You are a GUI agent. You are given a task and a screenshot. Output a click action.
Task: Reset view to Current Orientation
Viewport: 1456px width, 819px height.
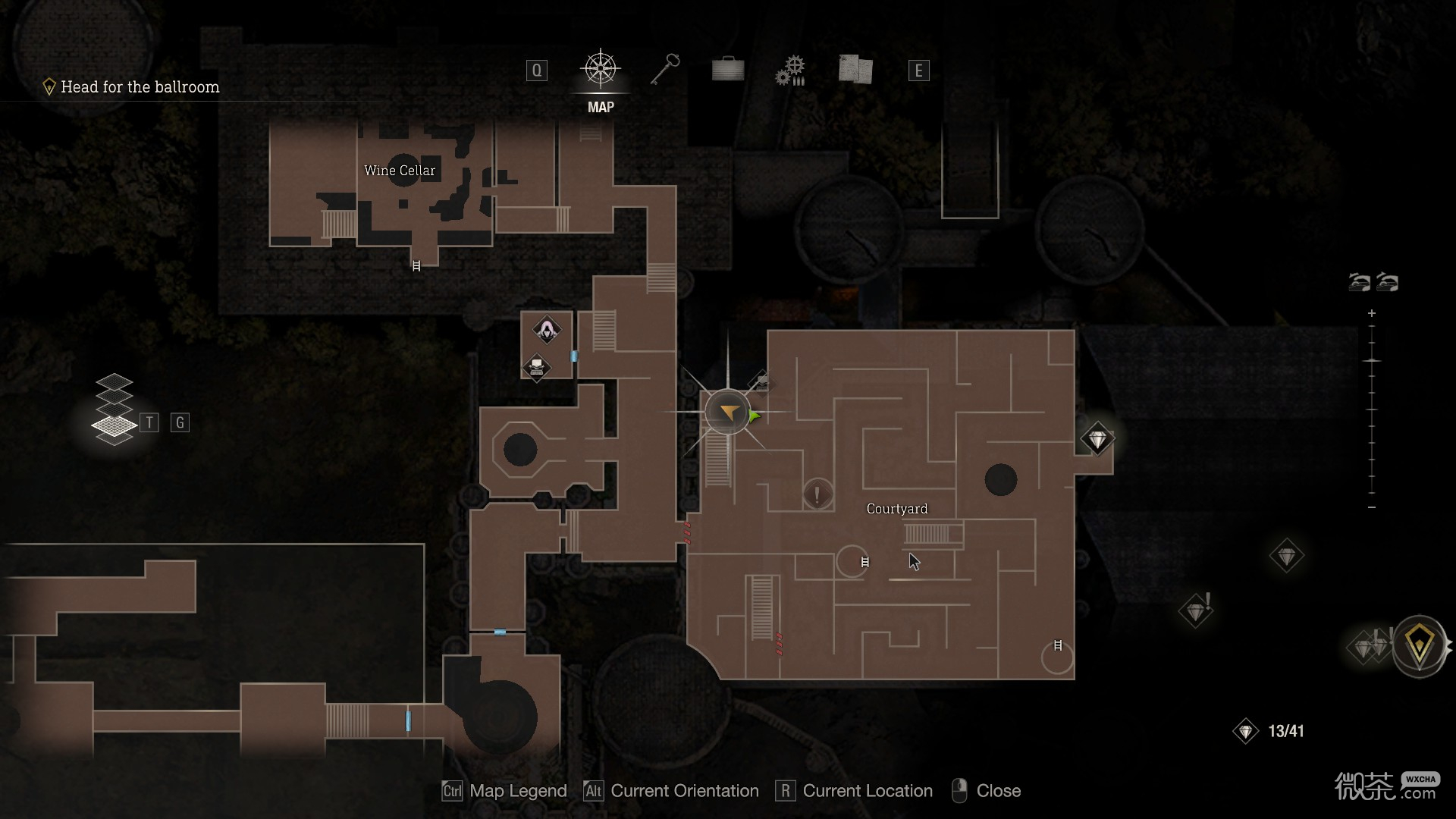pos(671,791)
